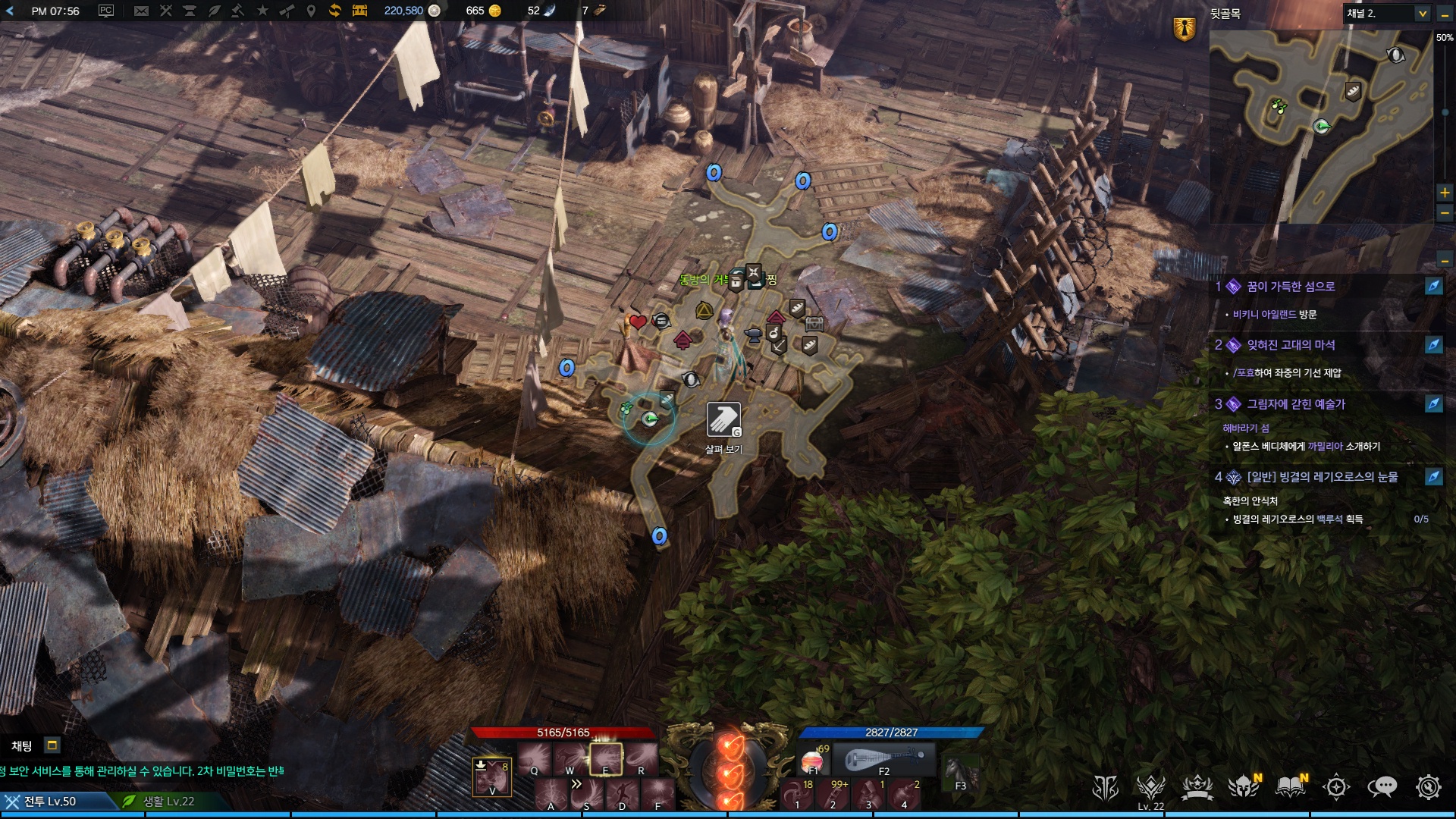The height and width of the screenshot is (819, 1456).
Task: Click the pin icon beside 그림자에 갇힌 예술가
Action: tap(1433, 403)
